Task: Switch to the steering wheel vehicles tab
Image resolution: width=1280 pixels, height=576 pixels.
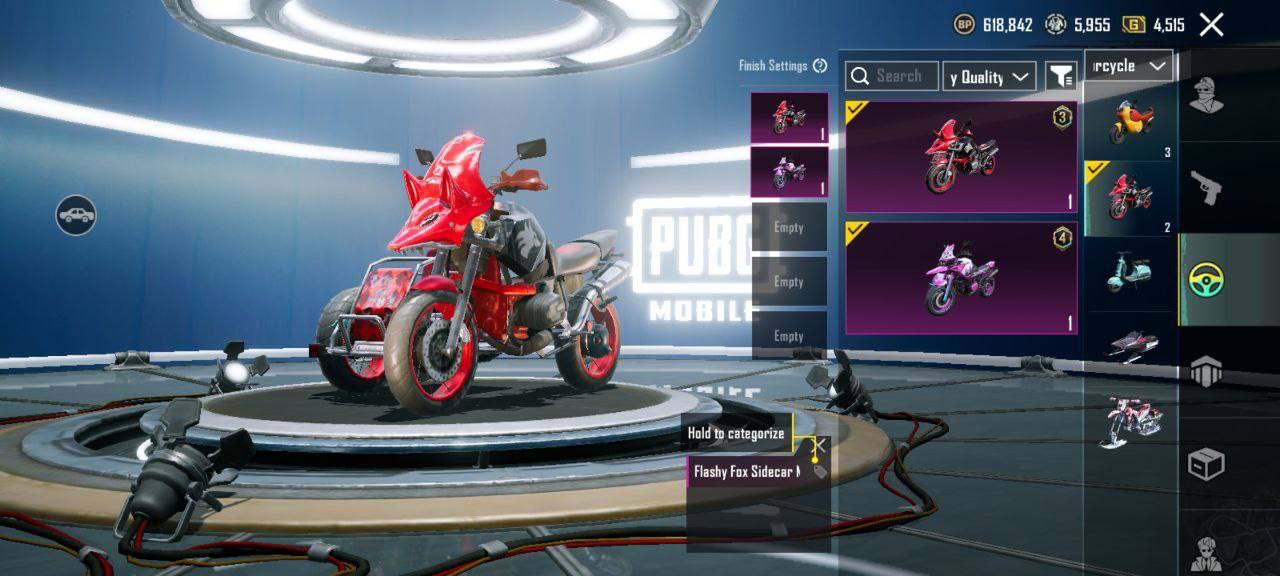Action: tap(1206, 280)
